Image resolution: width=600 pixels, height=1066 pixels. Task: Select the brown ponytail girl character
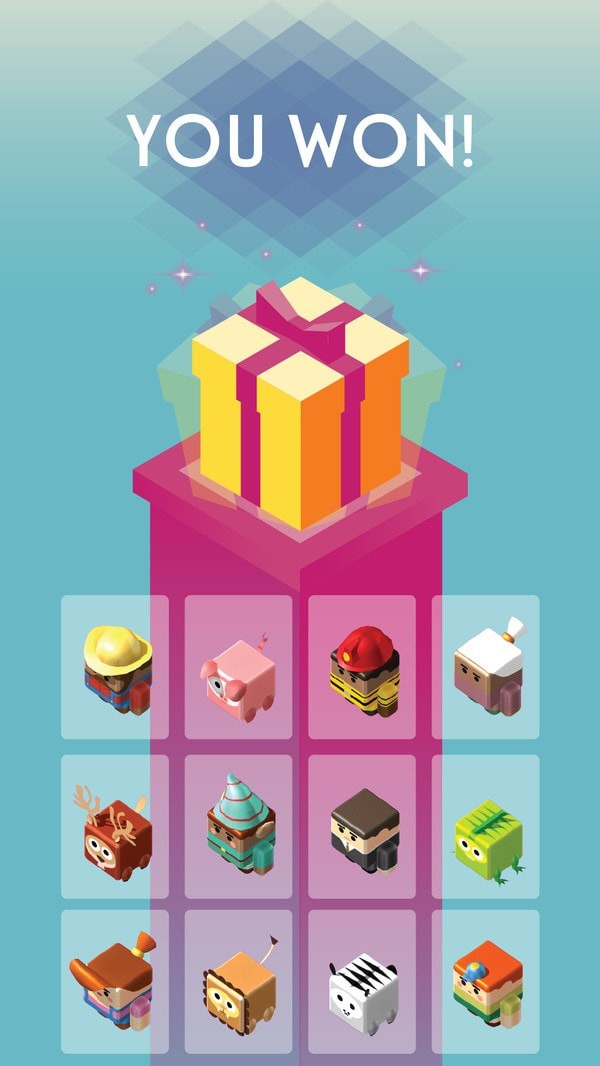click(115, 981)
